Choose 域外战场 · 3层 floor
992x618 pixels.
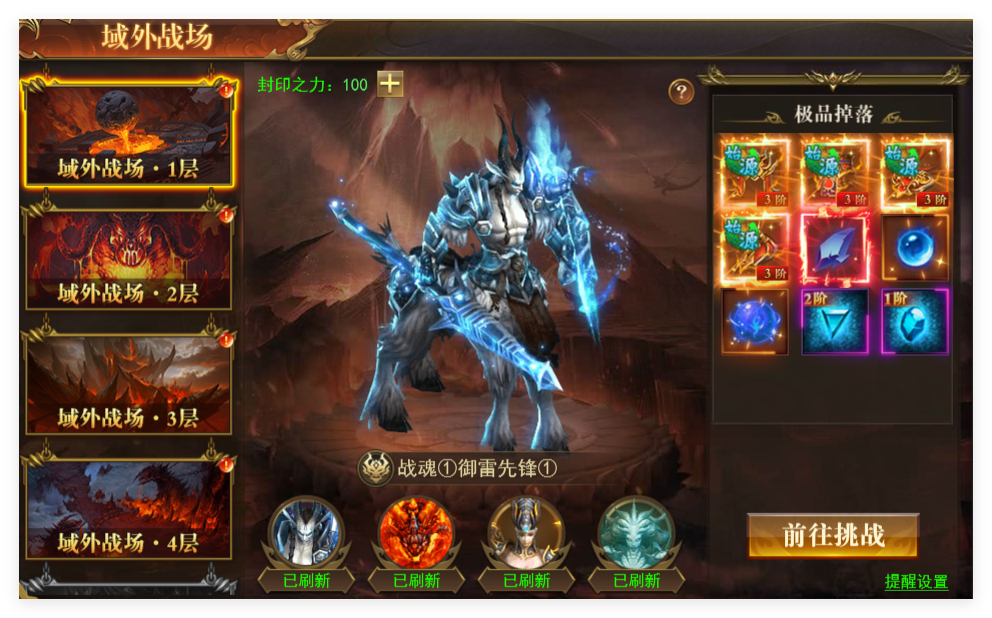point(129,385)
